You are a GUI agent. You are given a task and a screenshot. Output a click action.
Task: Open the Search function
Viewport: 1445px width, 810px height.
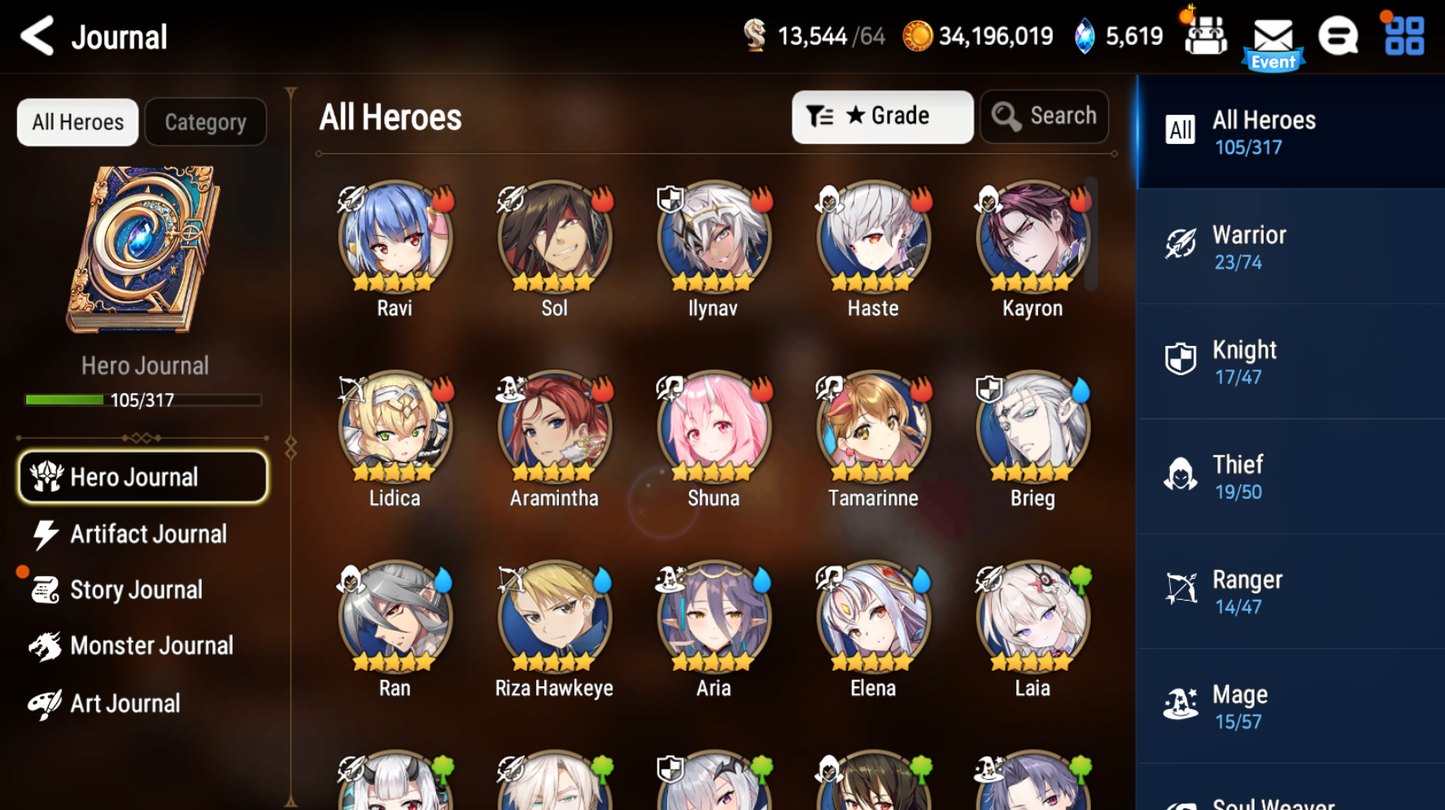[x=1044, y=116]
